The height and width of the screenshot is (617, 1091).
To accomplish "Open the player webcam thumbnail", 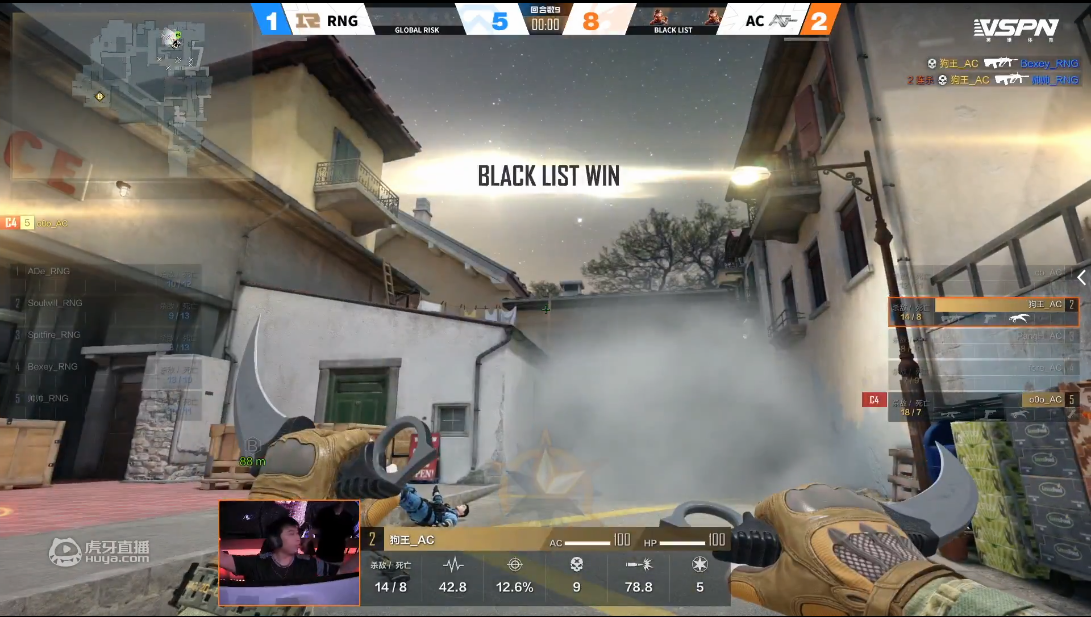I will coord(289,553).
